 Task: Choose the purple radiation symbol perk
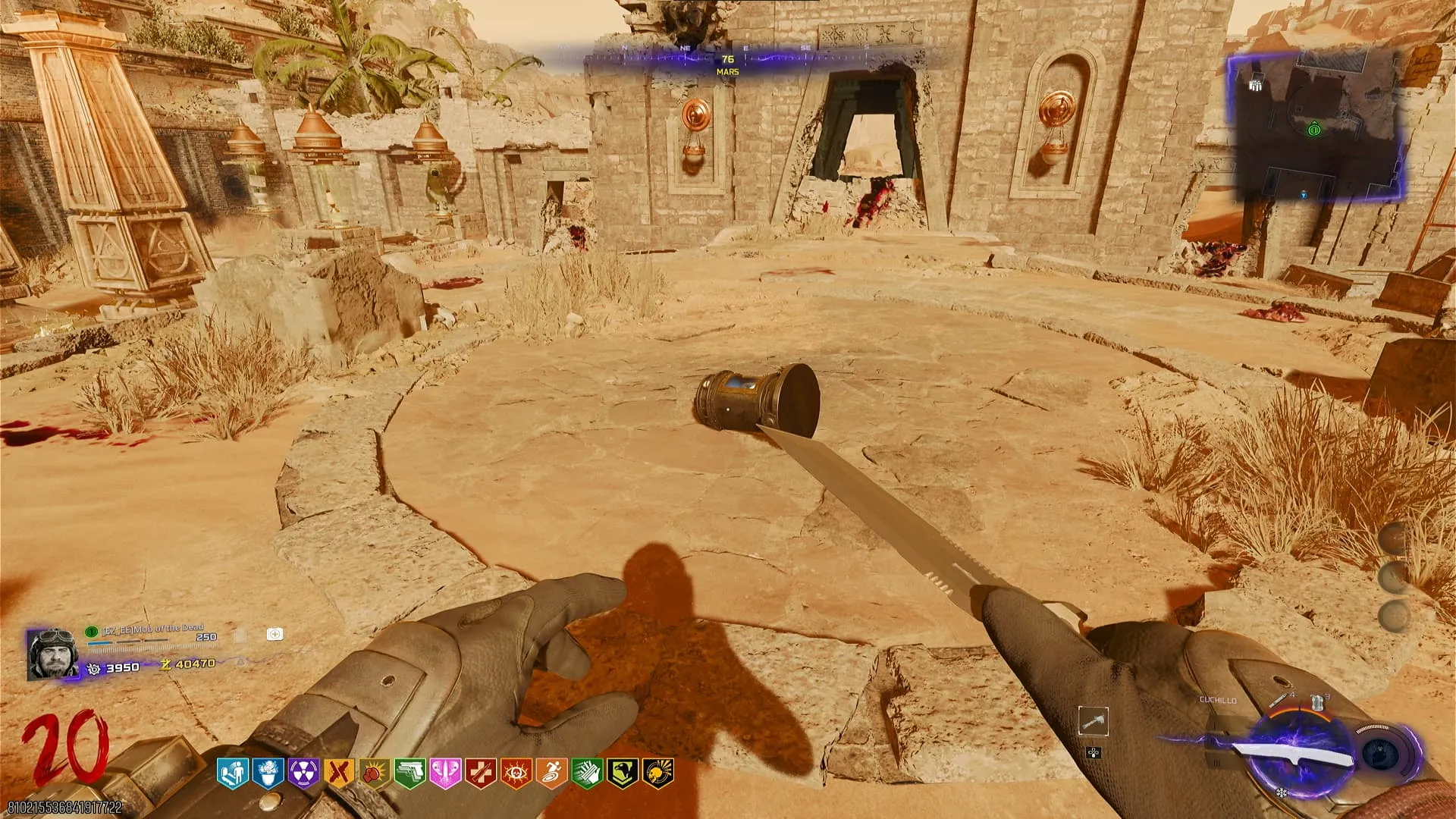[303, 773]
